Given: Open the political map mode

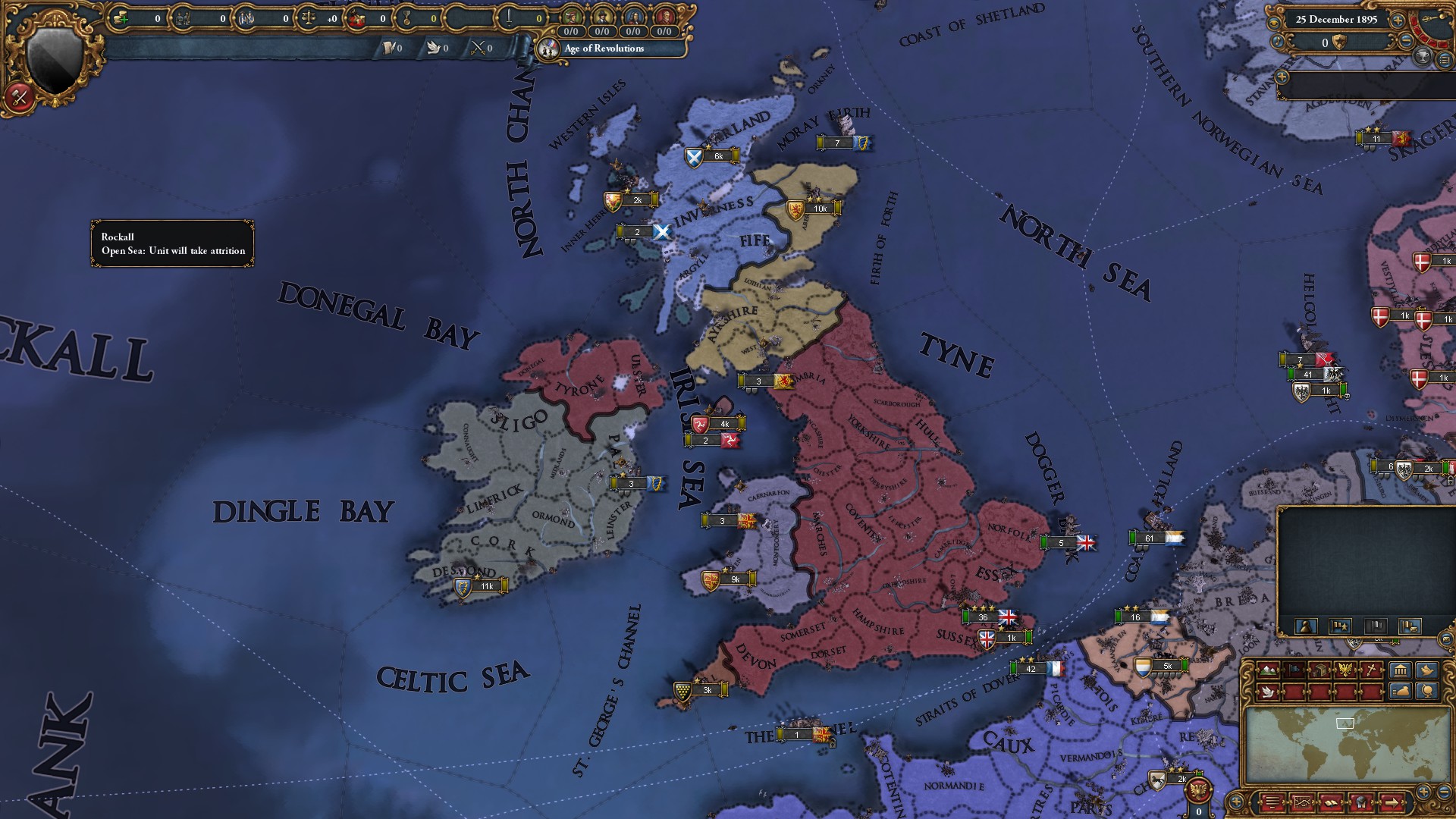Looking at the screenshot, I should coord(1294,670).
